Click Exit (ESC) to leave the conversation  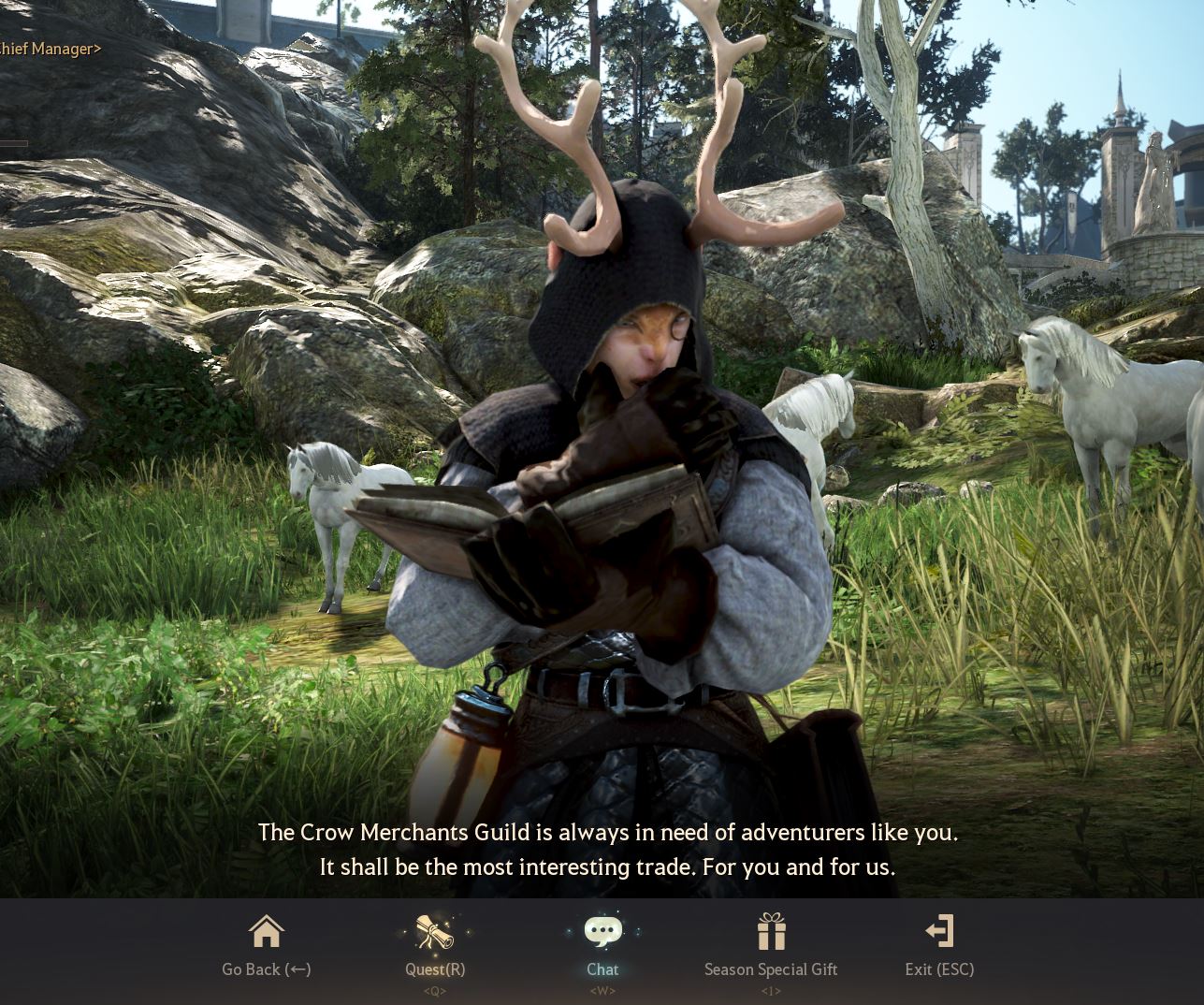(939, 969)
